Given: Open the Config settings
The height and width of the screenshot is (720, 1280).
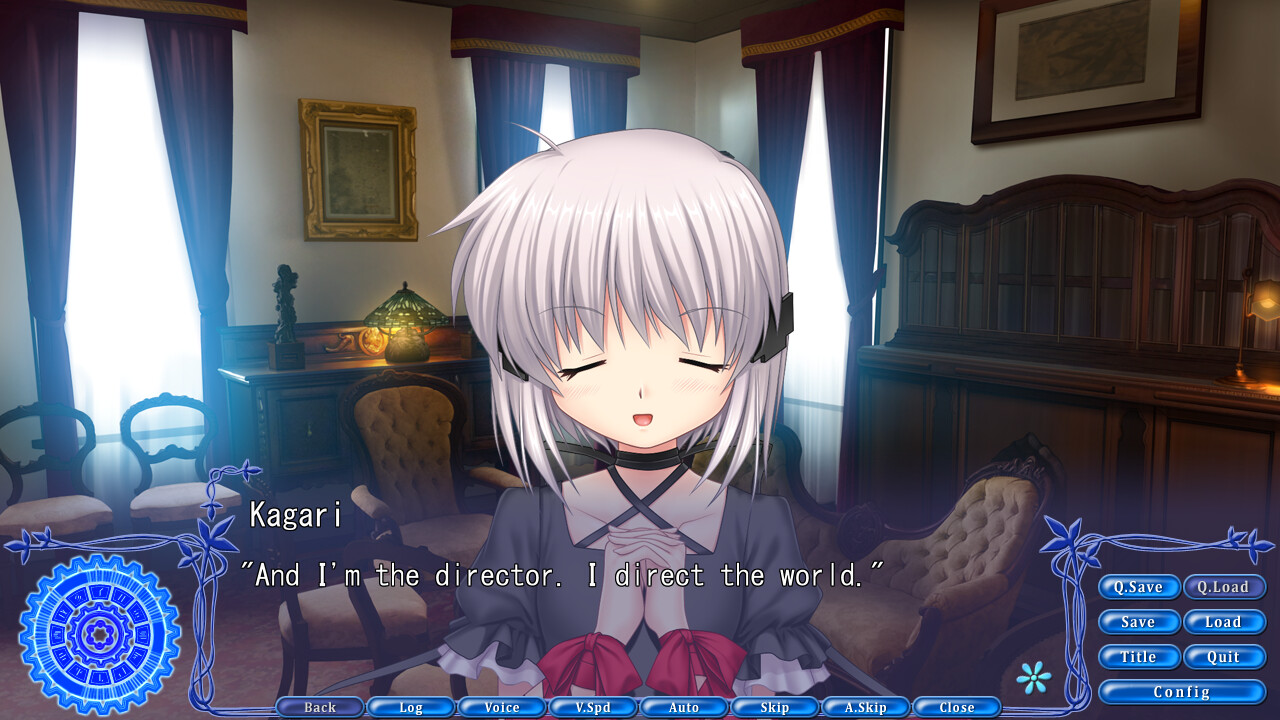Looking at the screenshot, I should pyautogui.click(x=1182, y=691).
